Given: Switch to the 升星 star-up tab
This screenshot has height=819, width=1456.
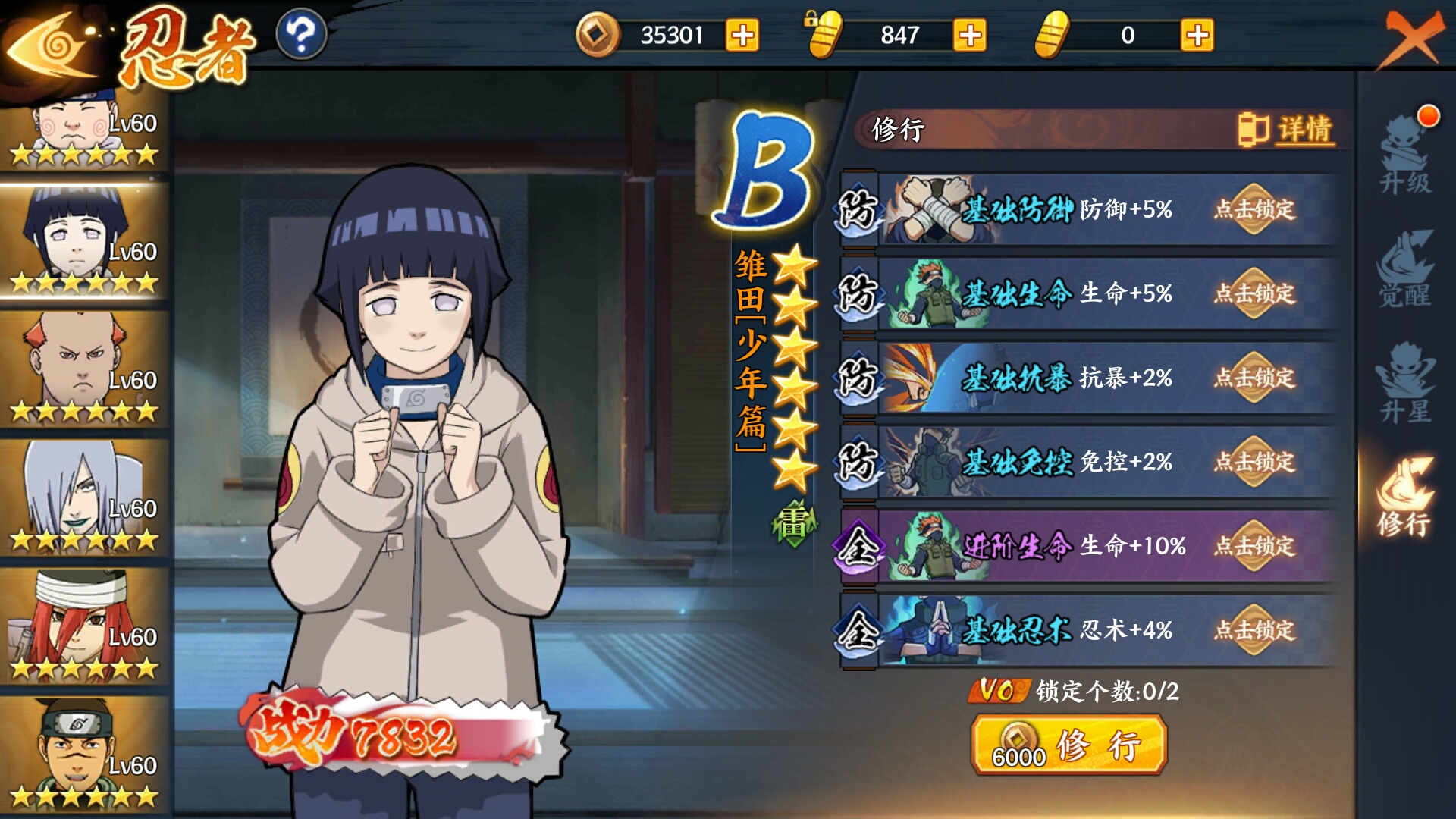Looking at the screenshot, I should click(1405, 384).
